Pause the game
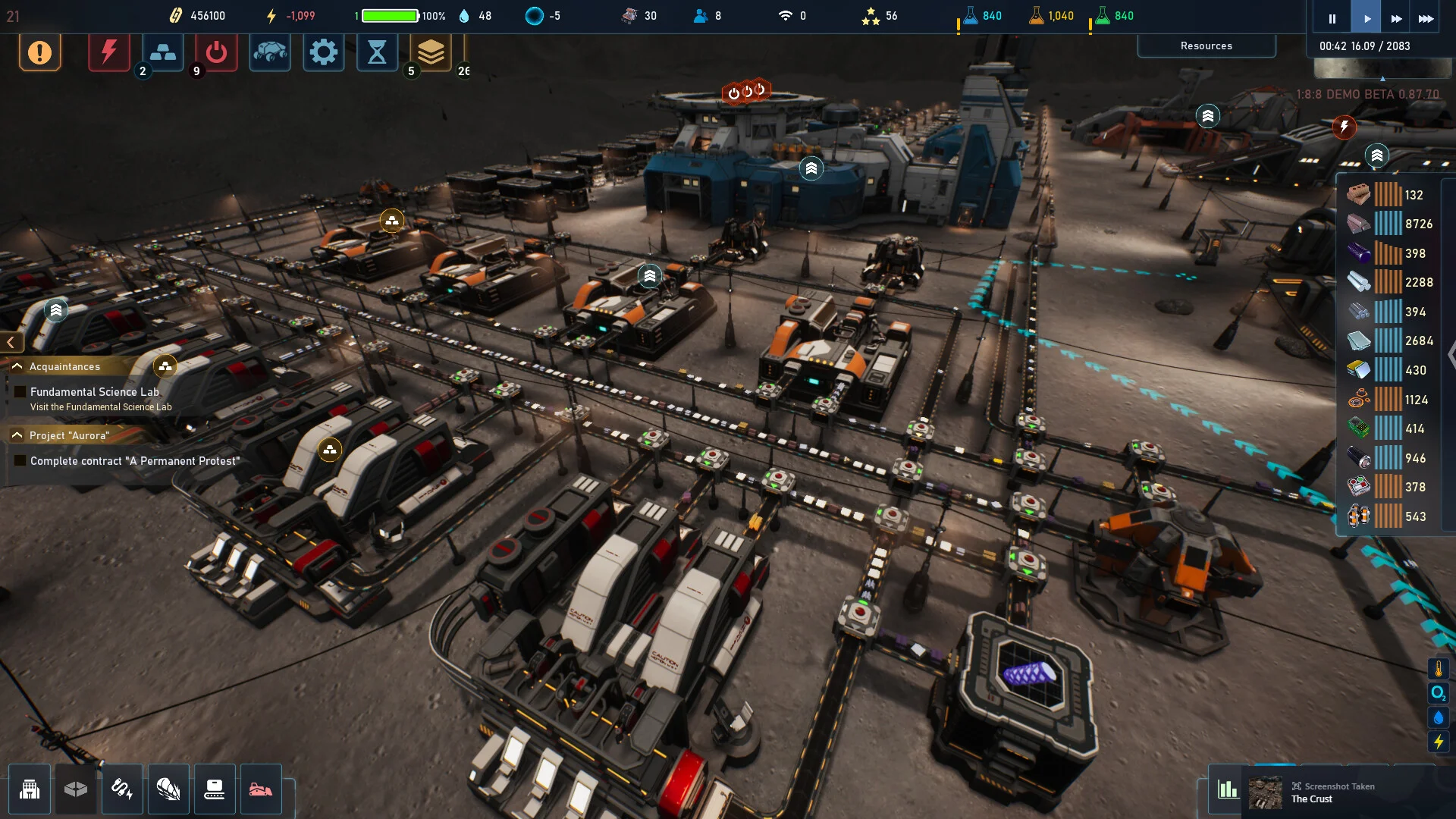This screenshot has width=1456, height=819. pyautogui.click(x=1332, y=18)
